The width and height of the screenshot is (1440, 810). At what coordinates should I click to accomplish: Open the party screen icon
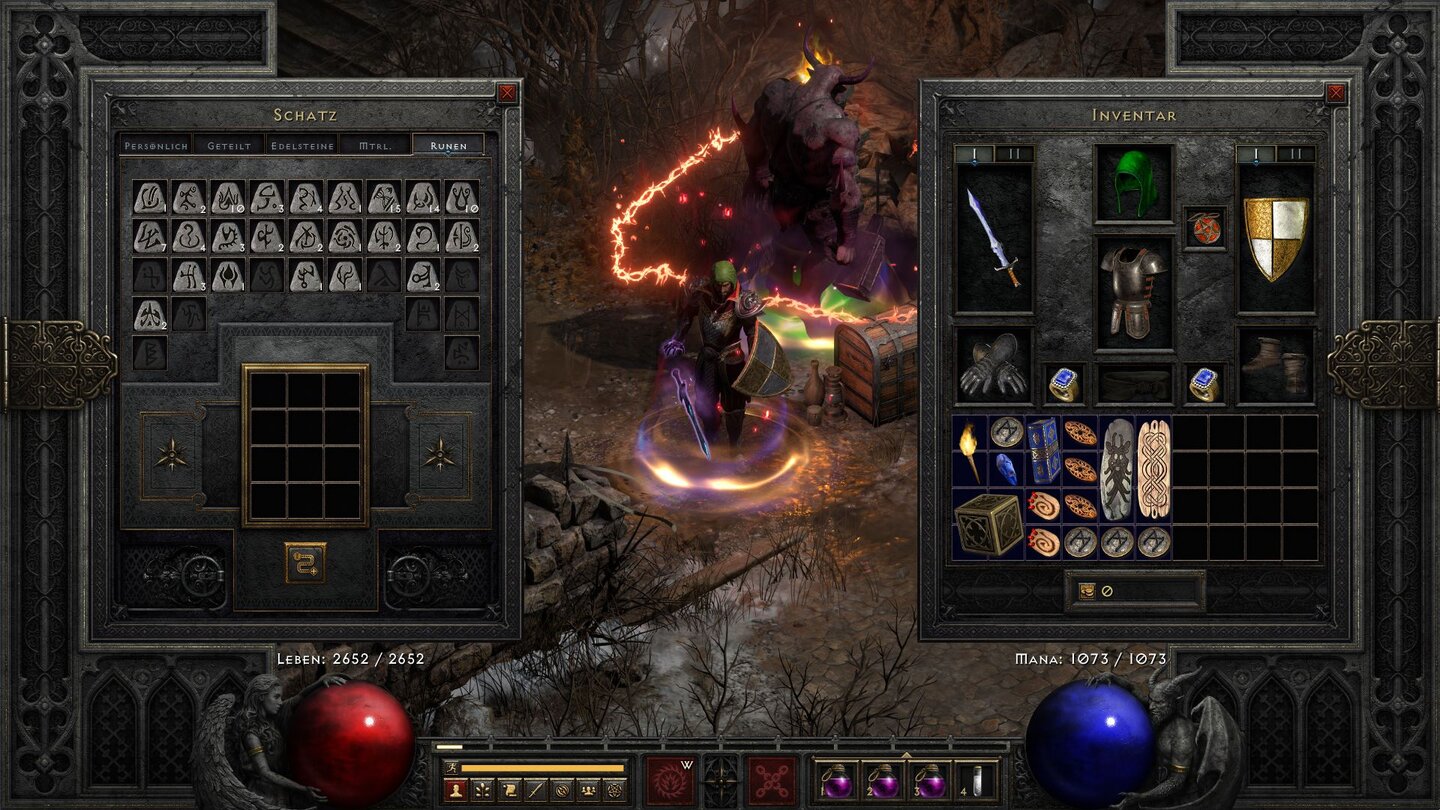tap(588, 790)
